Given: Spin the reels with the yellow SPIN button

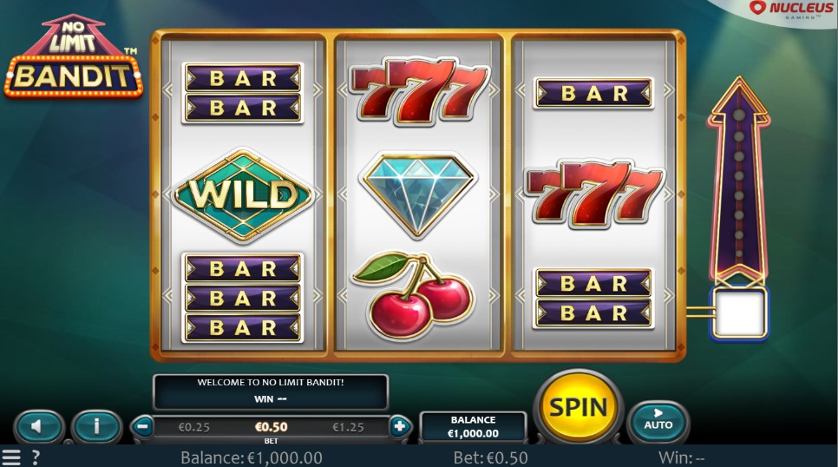Looking at the screenshot, I should tap(578, 407).
